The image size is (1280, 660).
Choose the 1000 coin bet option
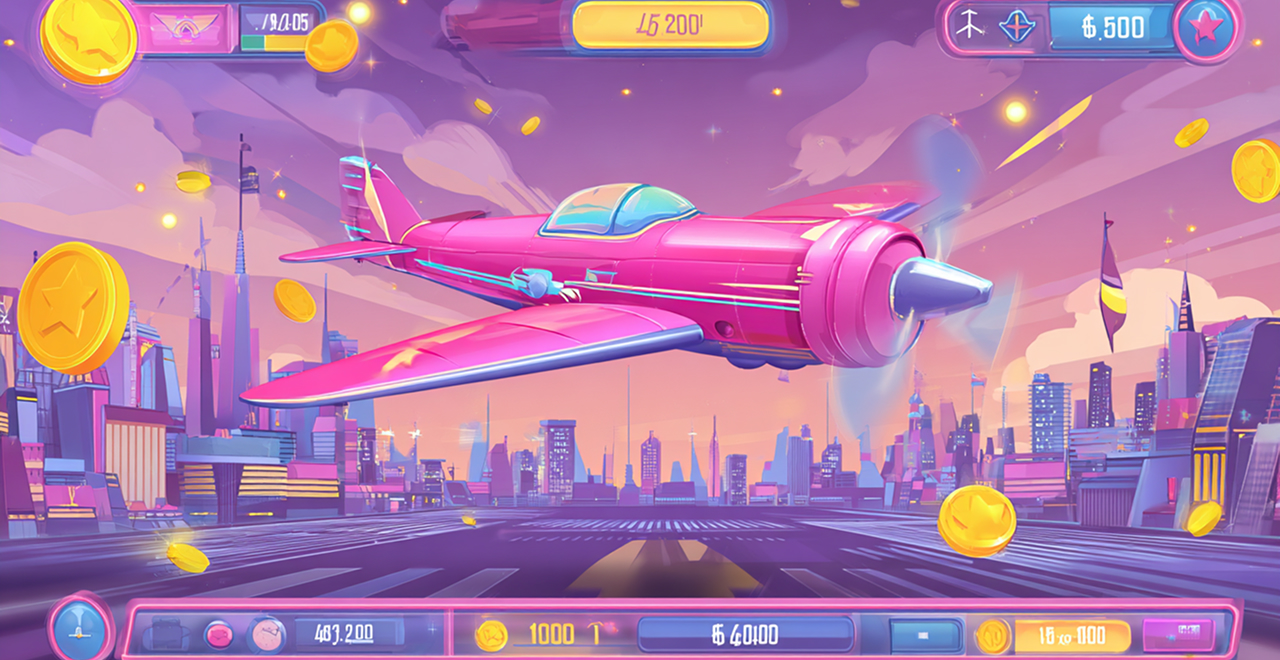[549, 633]
